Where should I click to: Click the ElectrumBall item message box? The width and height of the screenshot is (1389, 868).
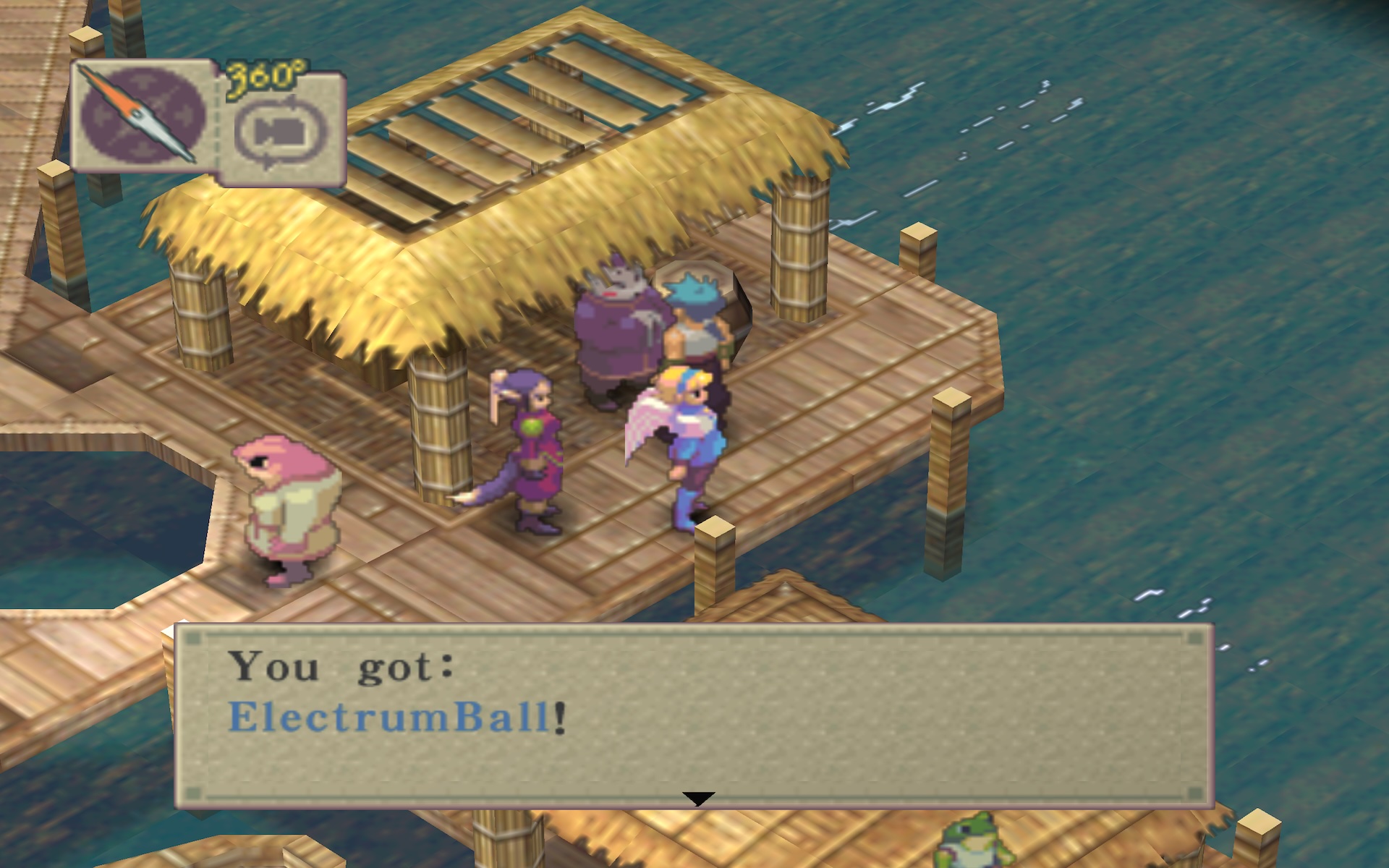pyautogui.click(x=693, y=715)
